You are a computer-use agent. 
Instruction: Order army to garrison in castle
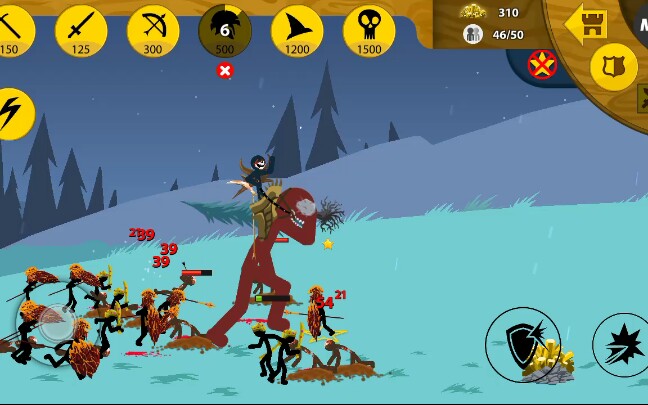(x=585, y=22)
